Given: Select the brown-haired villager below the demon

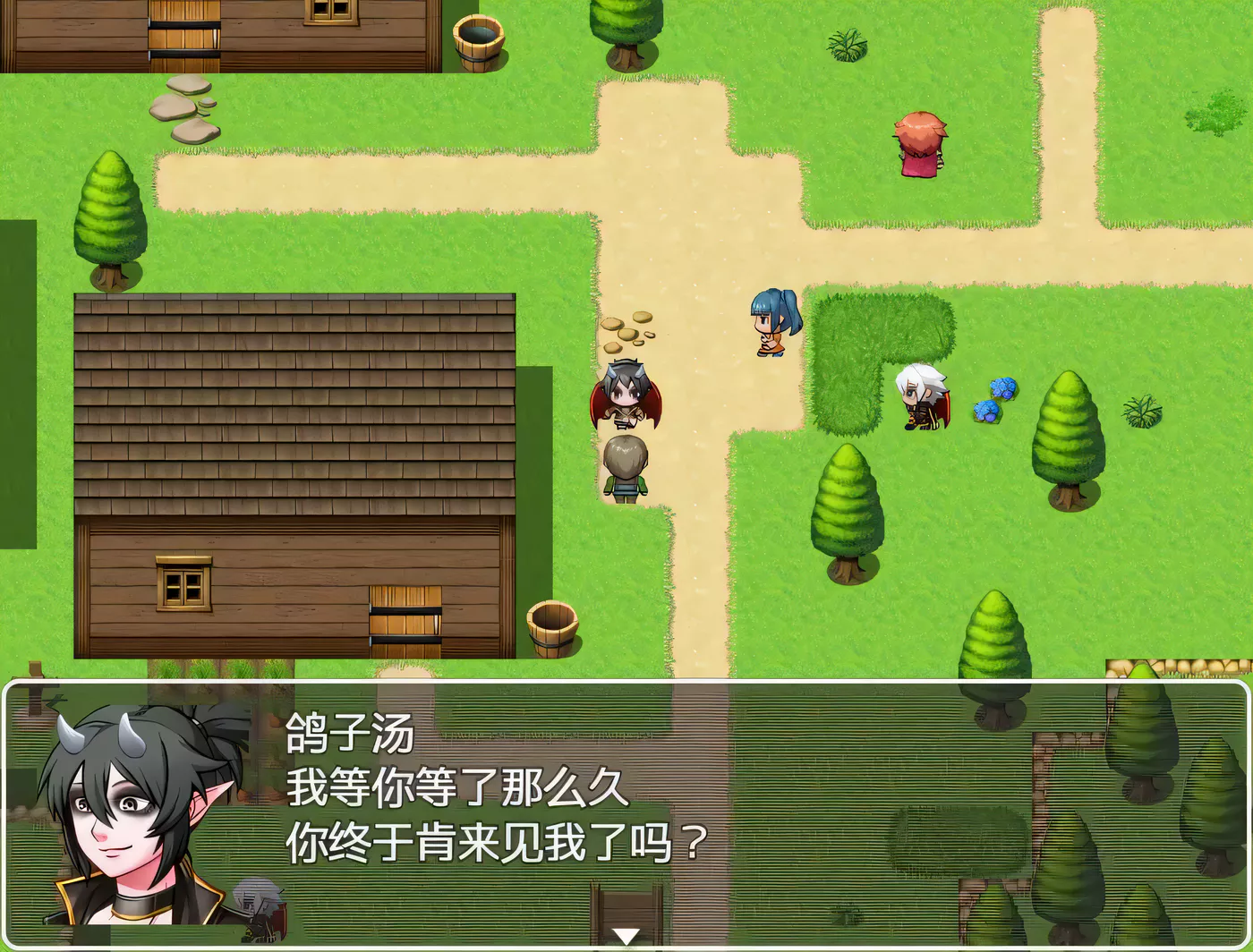Looking at the screenshot, I should [x=626, y=470].
